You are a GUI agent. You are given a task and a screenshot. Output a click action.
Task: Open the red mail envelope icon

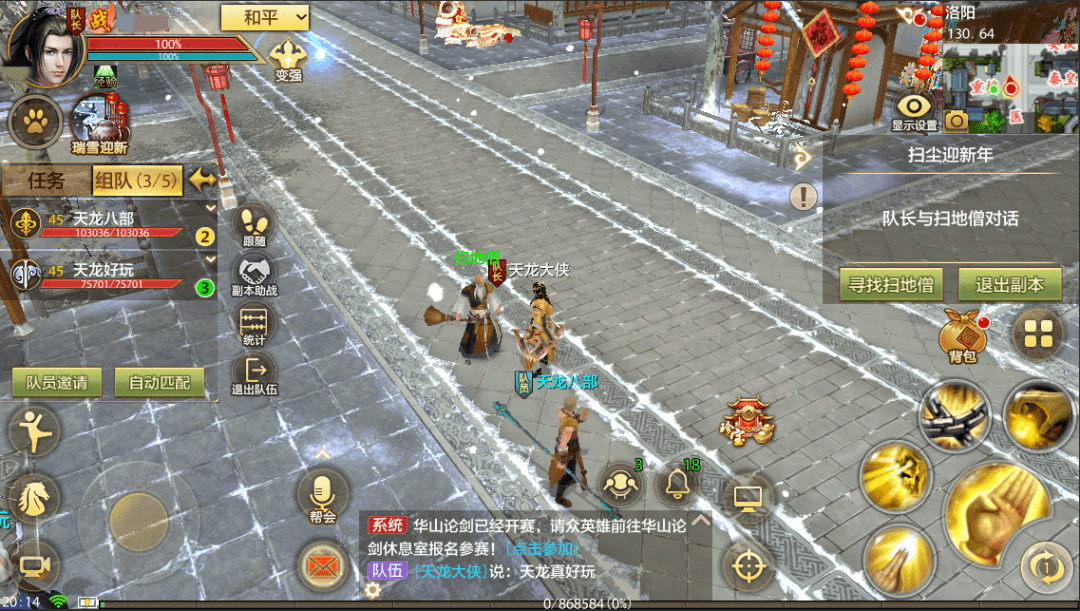[x=322, y=567]
